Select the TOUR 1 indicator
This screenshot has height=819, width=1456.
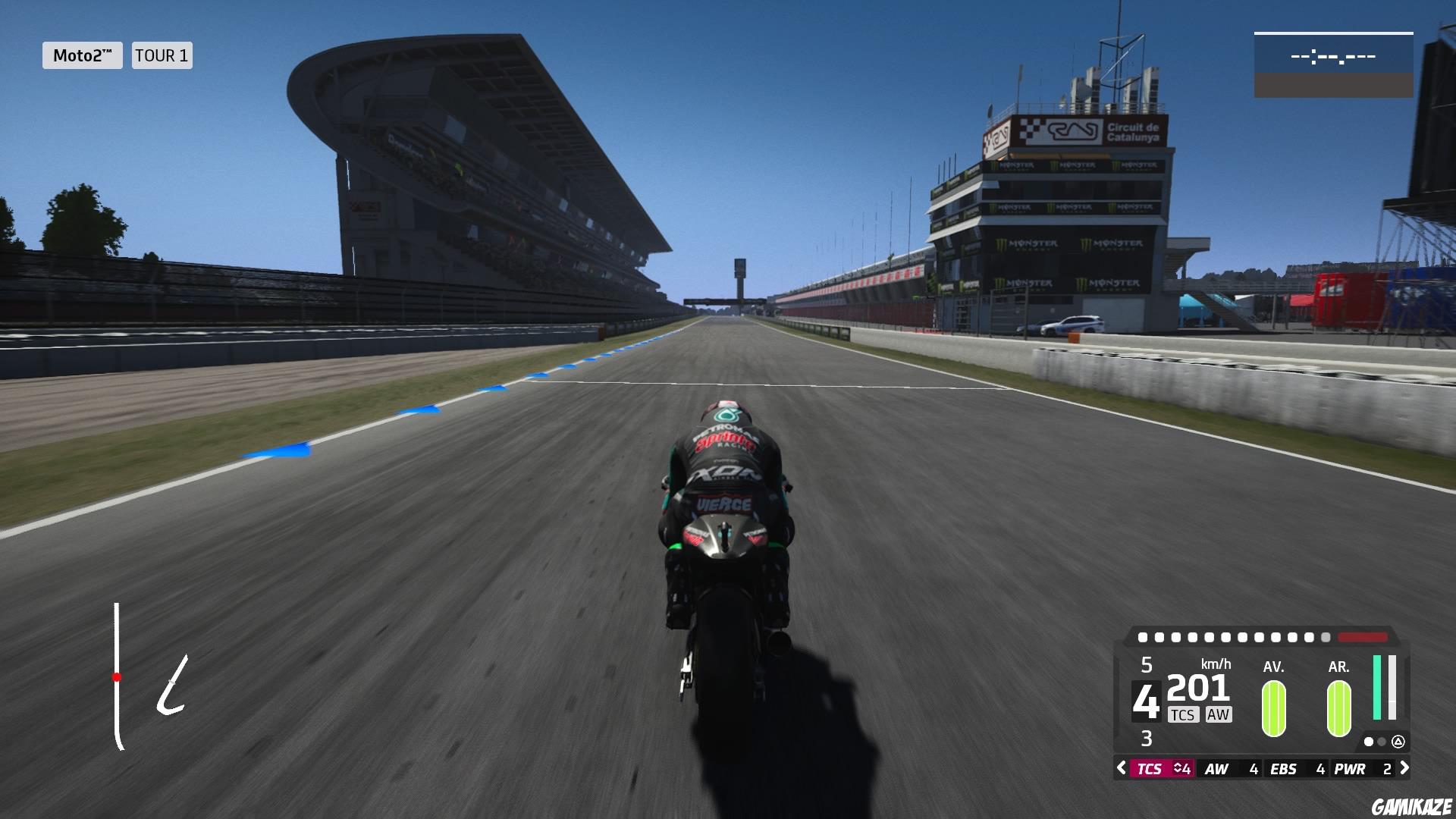click(161, 55)
